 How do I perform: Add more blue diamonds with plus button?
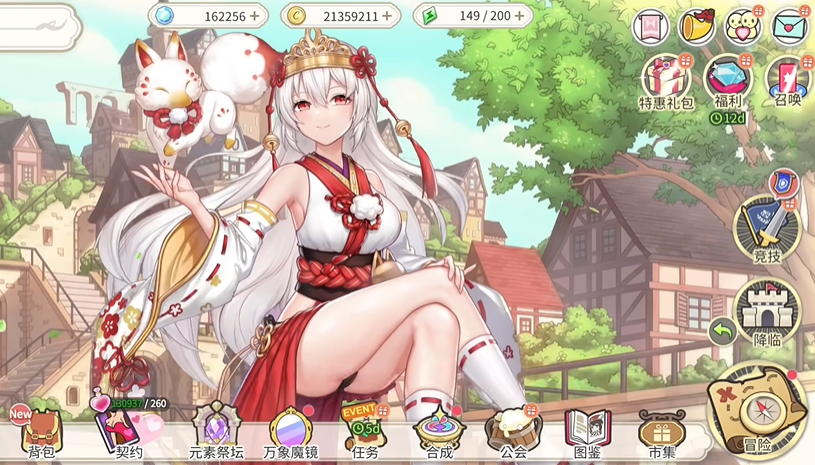tap(254, 16)
